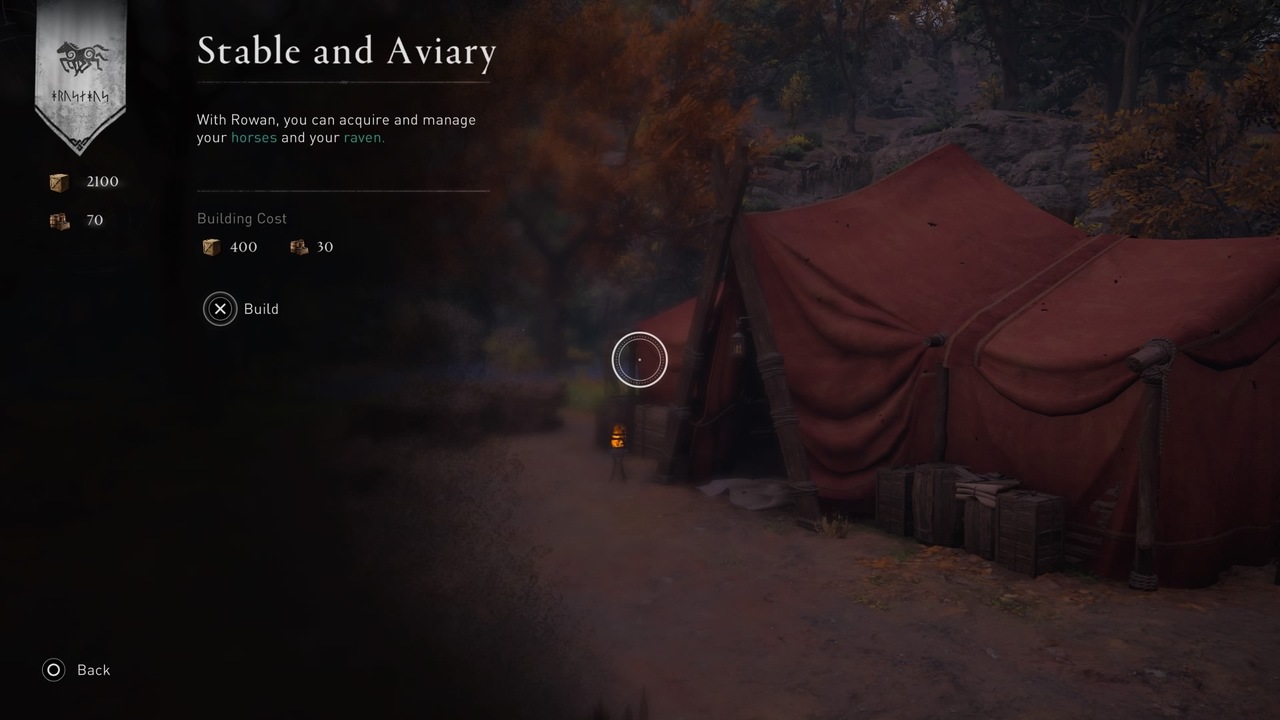This screenshot has height=720, width=1280.
Task: Select the supplies icon in Building Cost
Action: (x=211, y=246)
